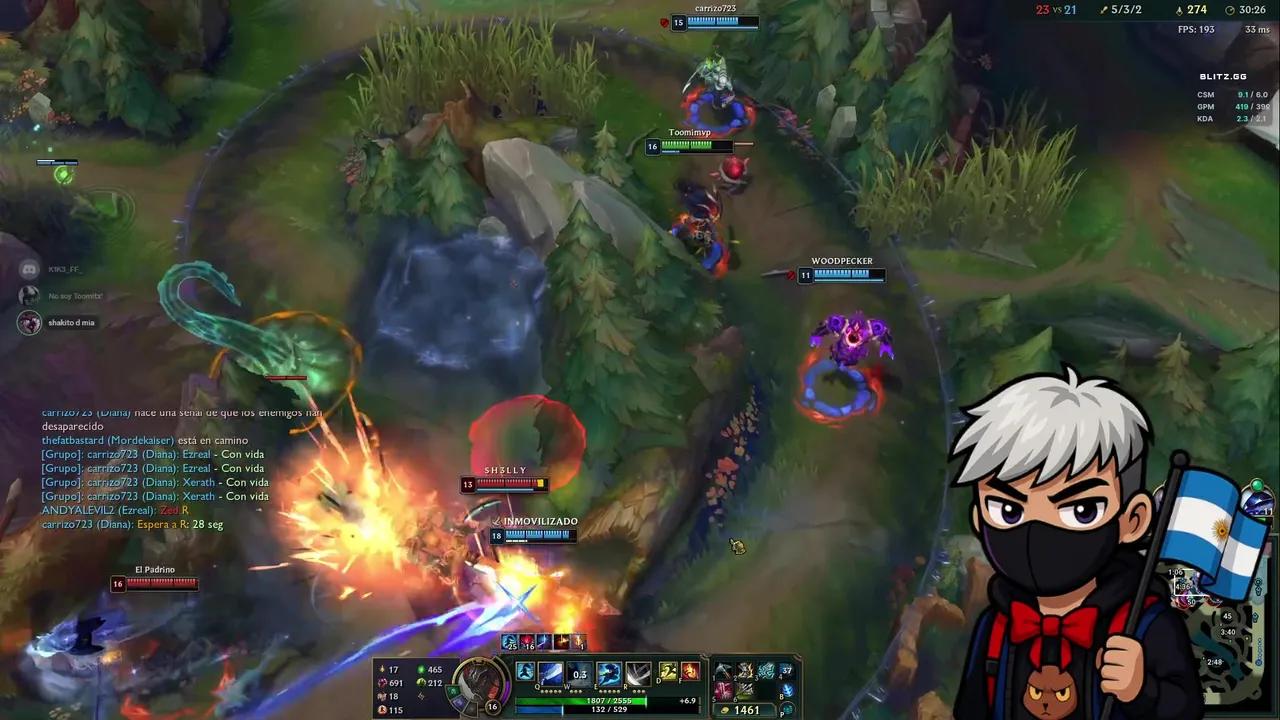Click the pickaxe item in slot 1

pos(724,671)
